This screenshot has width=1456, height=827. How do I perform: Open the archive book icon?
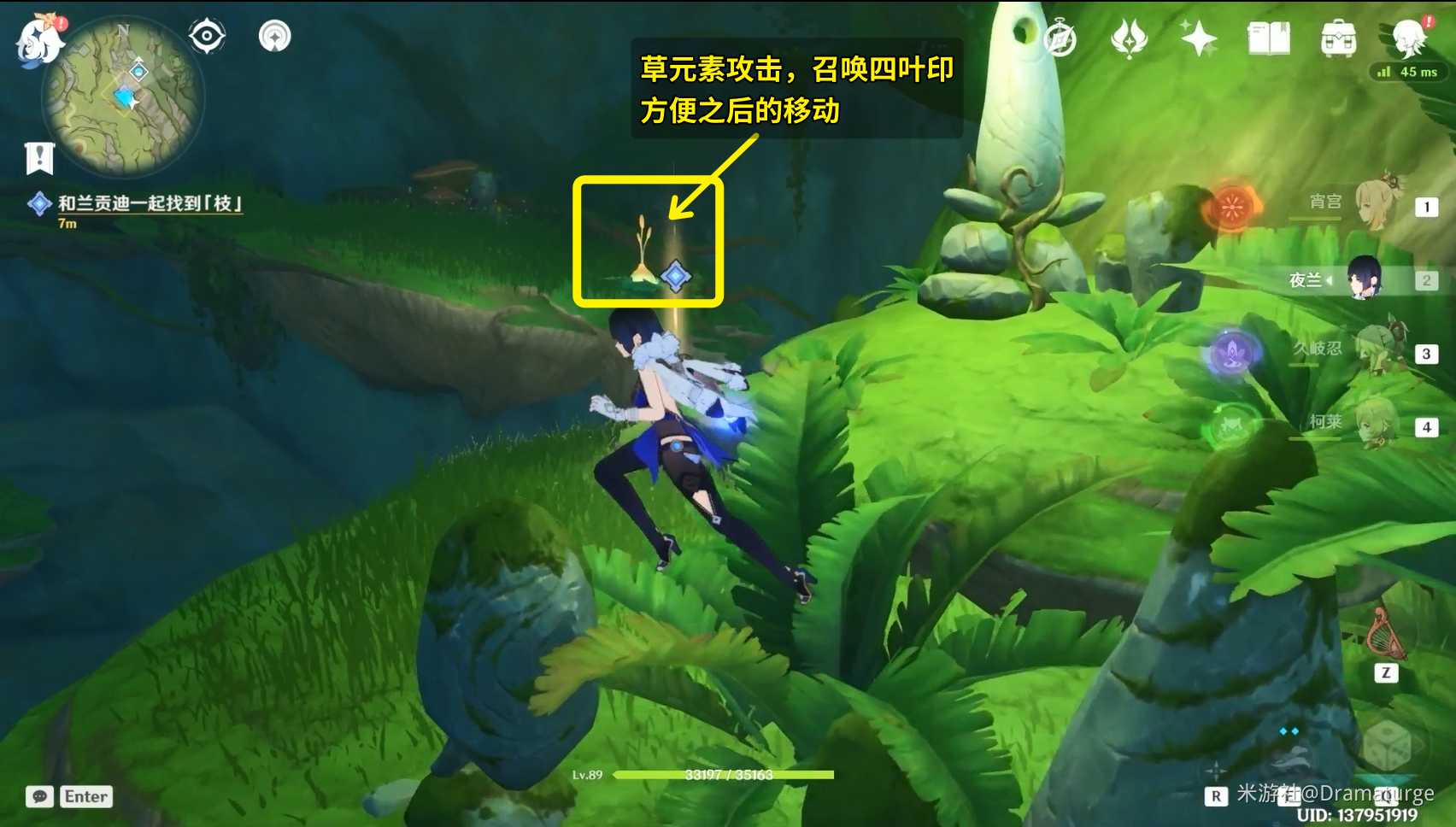click(x=1271, y=38)
